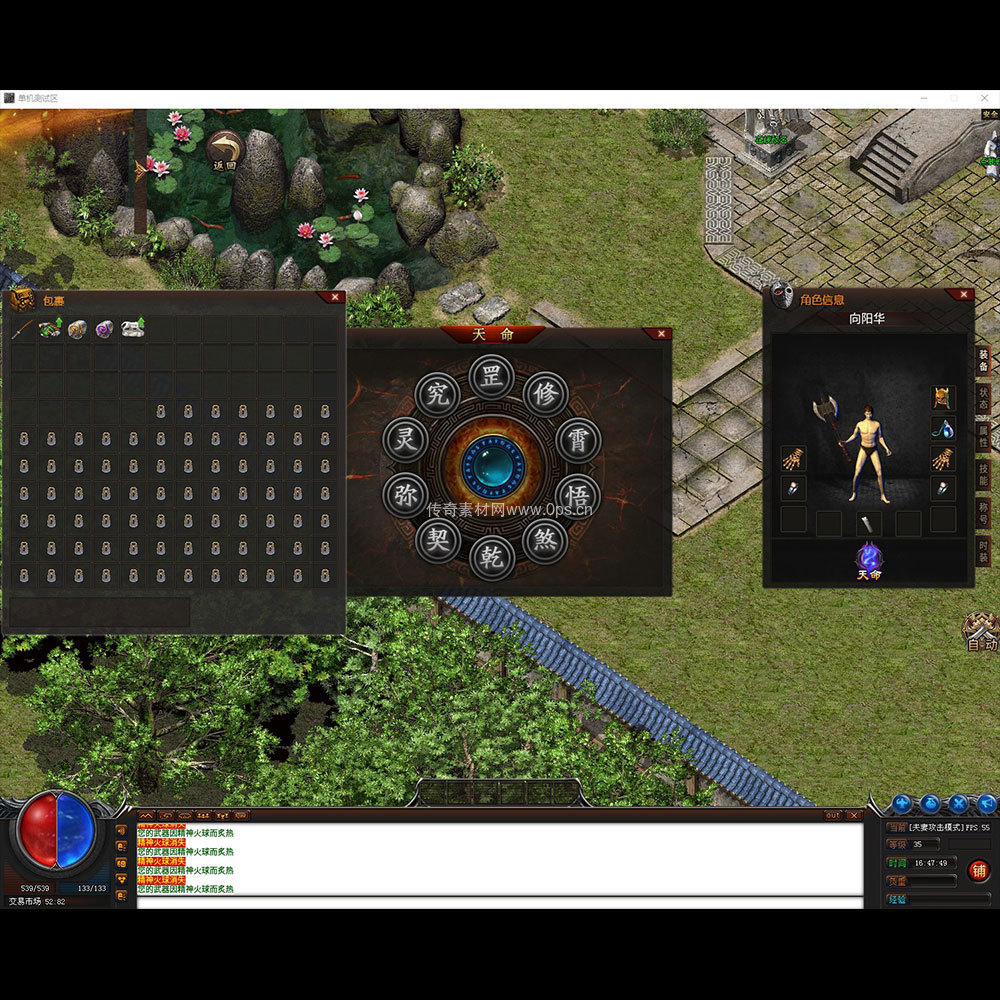1000x1000 pixels.
Task: Choose the 霄 destiny orb
Action: tap(578, 441)
